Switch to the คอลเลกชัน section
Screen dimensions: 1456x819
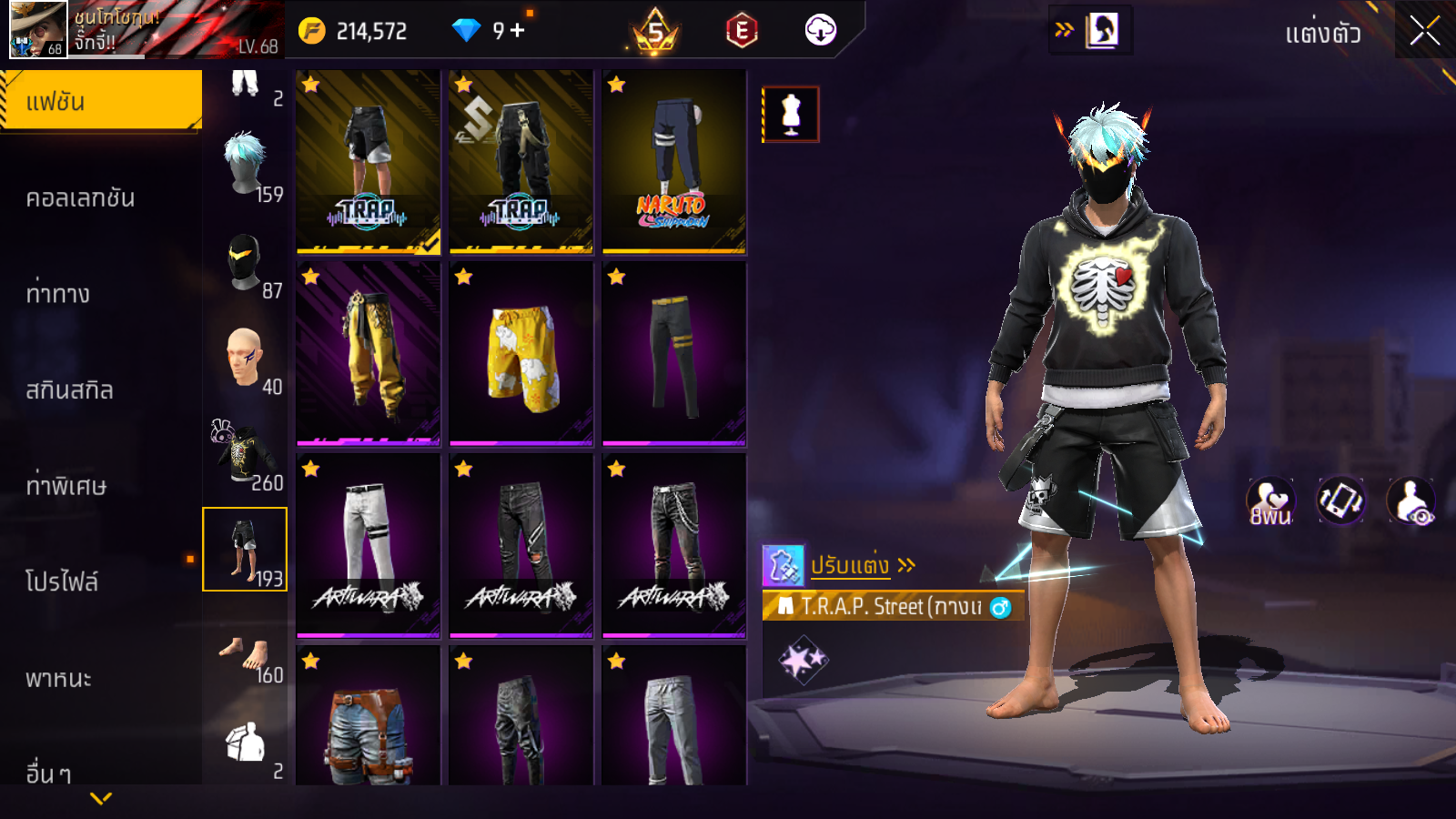(80, 197)
